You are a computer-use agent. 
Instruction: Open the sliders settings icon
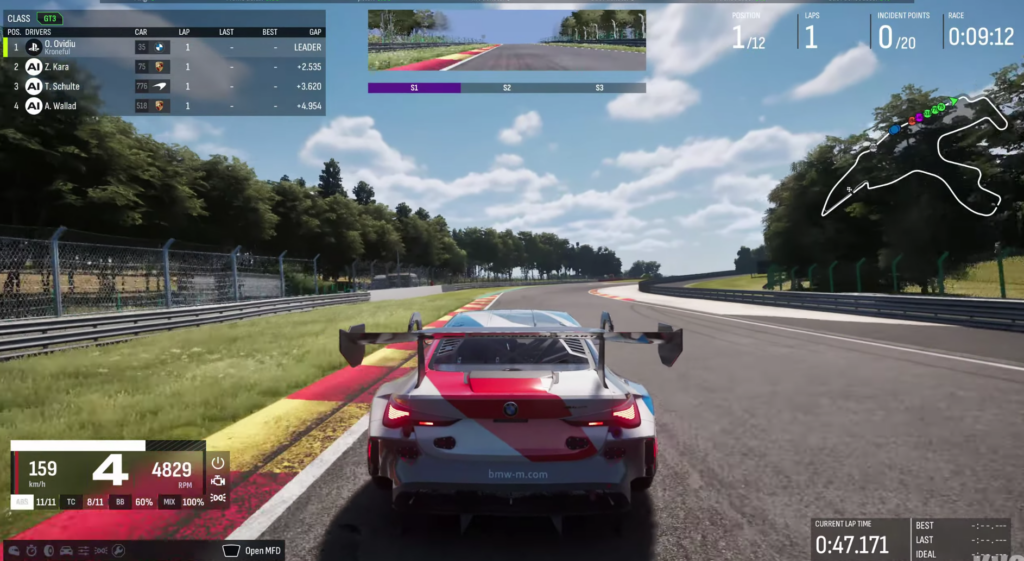[84, 550]
